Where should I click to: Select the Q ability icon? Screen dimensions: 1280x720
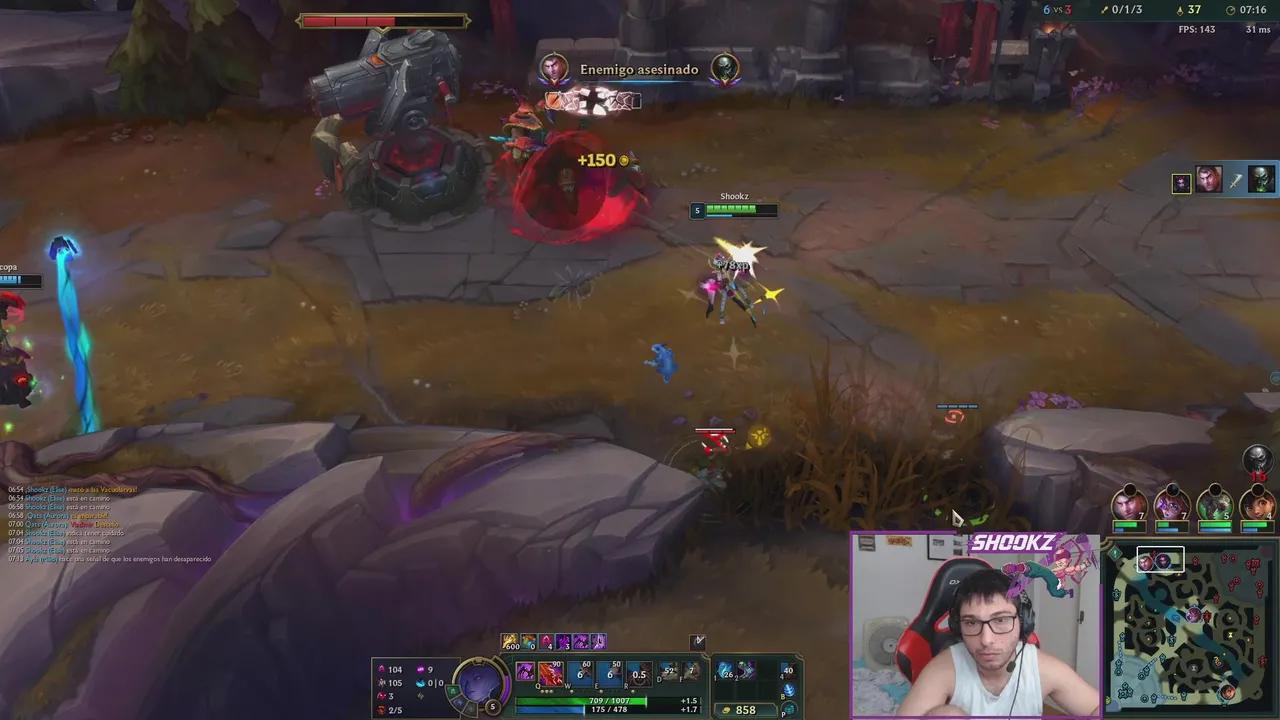549,672
